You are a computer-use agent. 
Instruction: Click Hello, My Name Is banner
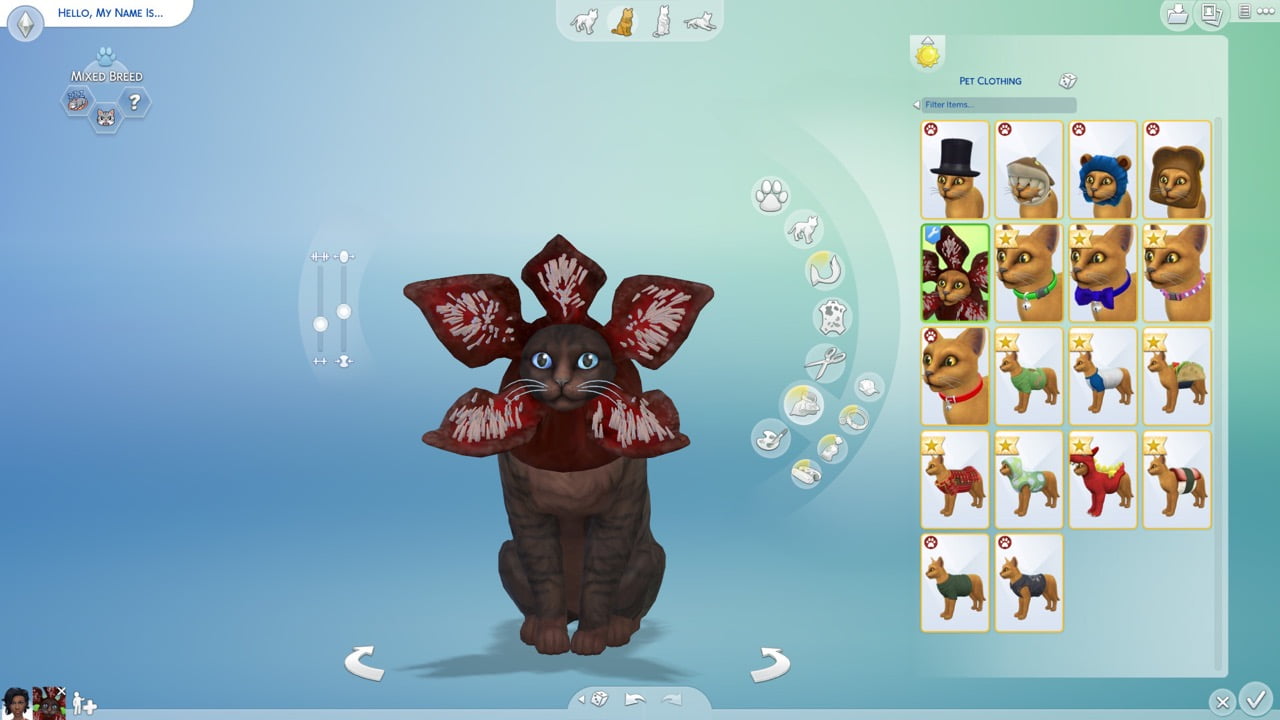click(x=110, y=13)
